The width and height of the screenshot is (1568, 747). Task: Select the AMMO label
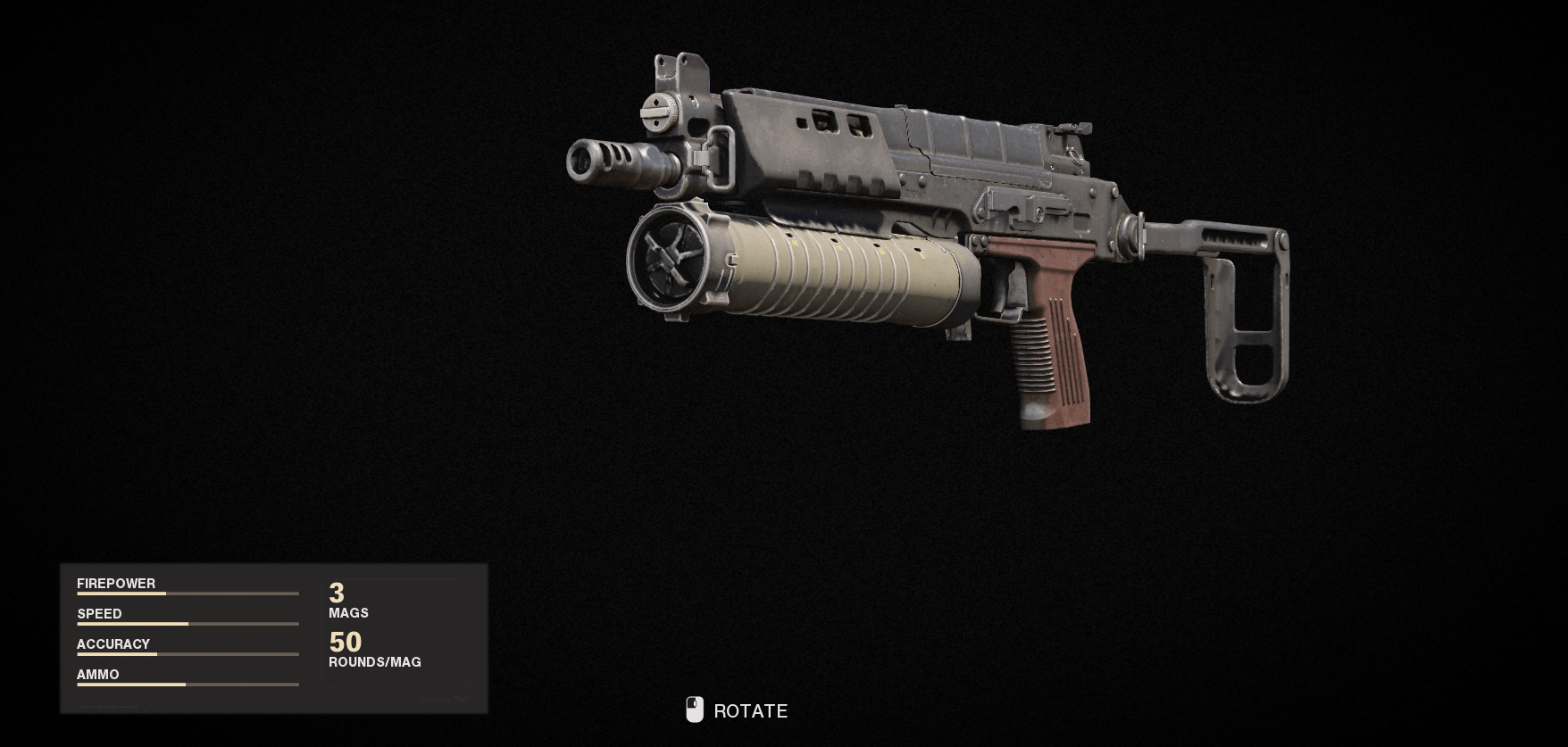point(96,675)
